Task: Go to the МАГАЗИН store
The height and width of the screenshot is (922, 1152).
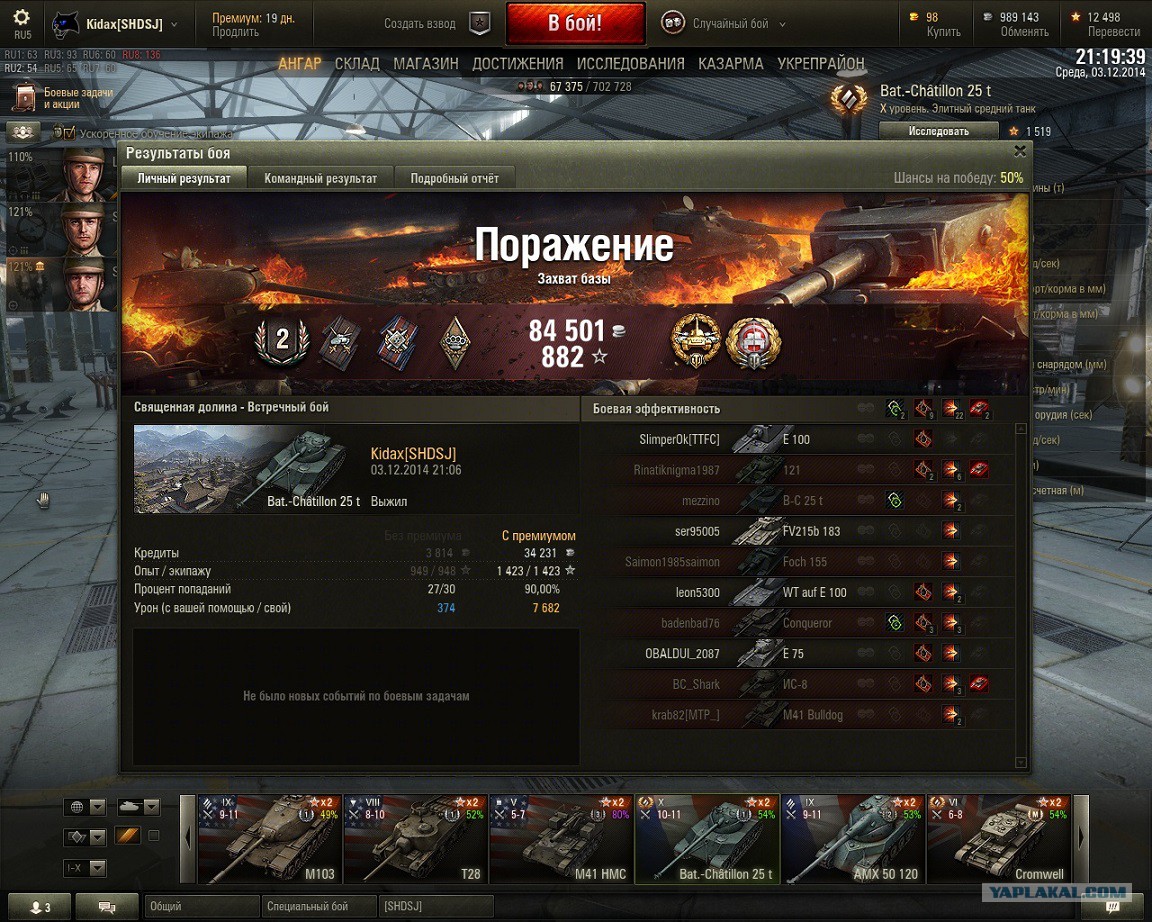Action: click(426, 63)
